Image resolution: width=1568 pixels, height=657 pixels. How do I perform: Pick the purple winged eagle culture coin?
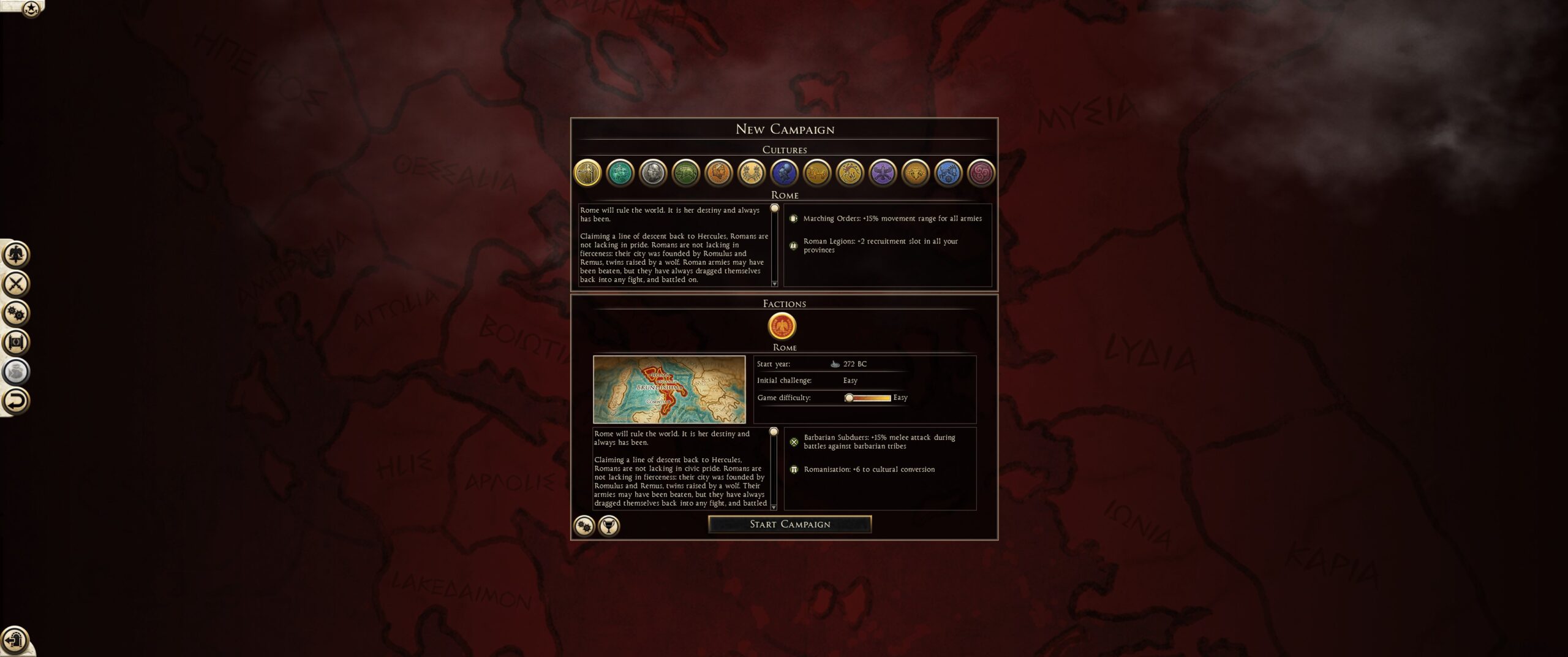point(883,173)
